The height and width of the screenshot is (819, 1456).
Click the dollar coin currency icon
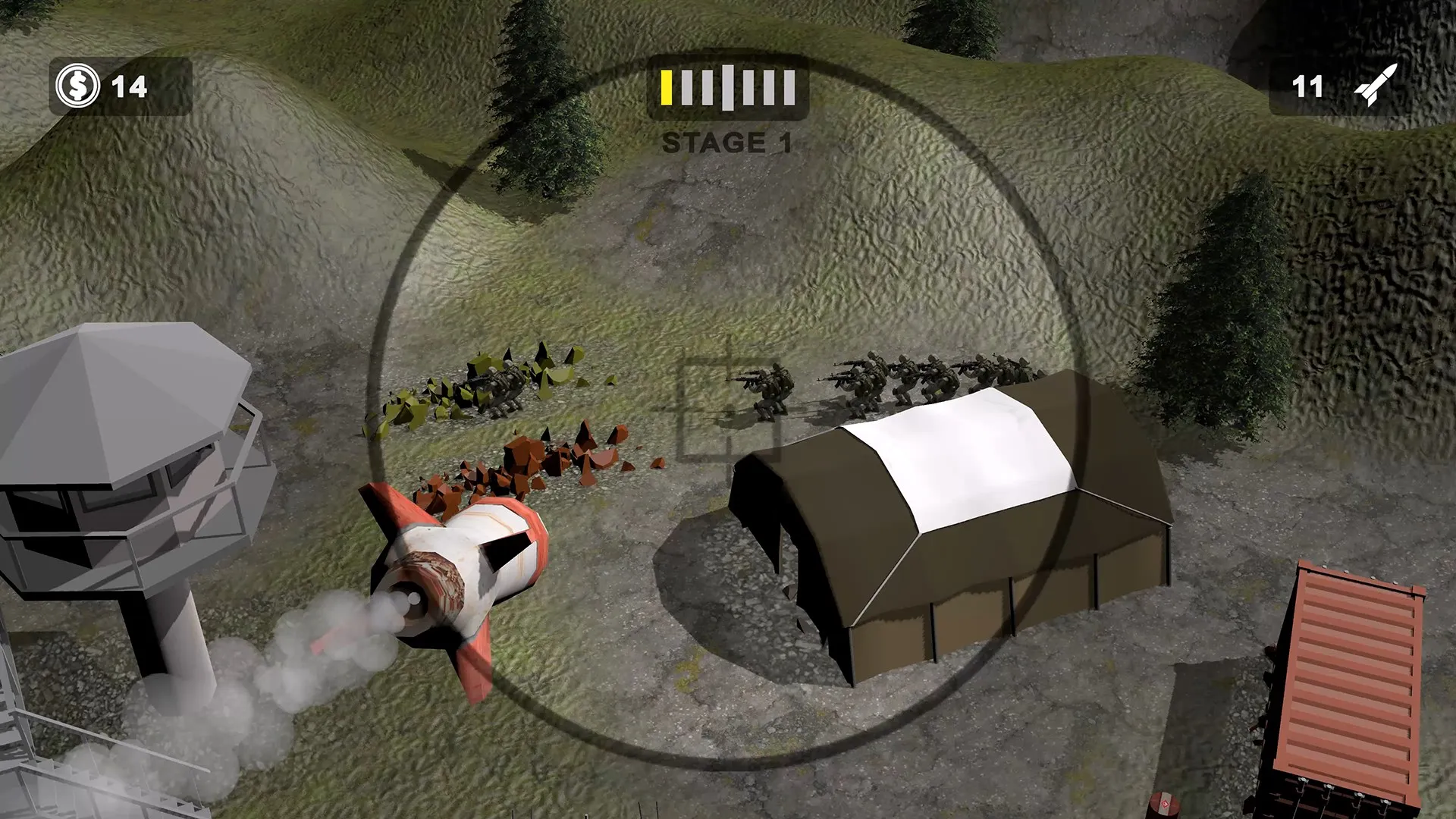click(x=80, y=86)
